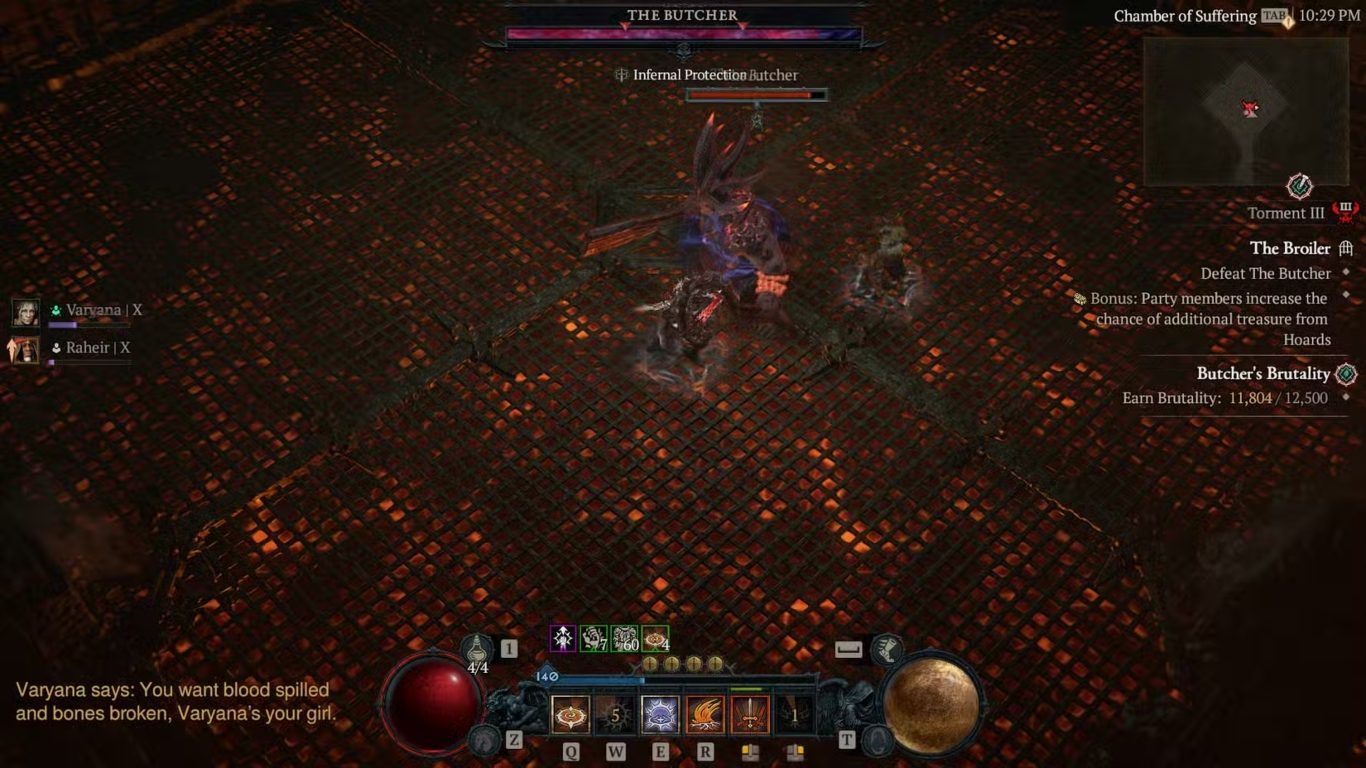Inspect the green buff icon showing 60

(625, 638)
